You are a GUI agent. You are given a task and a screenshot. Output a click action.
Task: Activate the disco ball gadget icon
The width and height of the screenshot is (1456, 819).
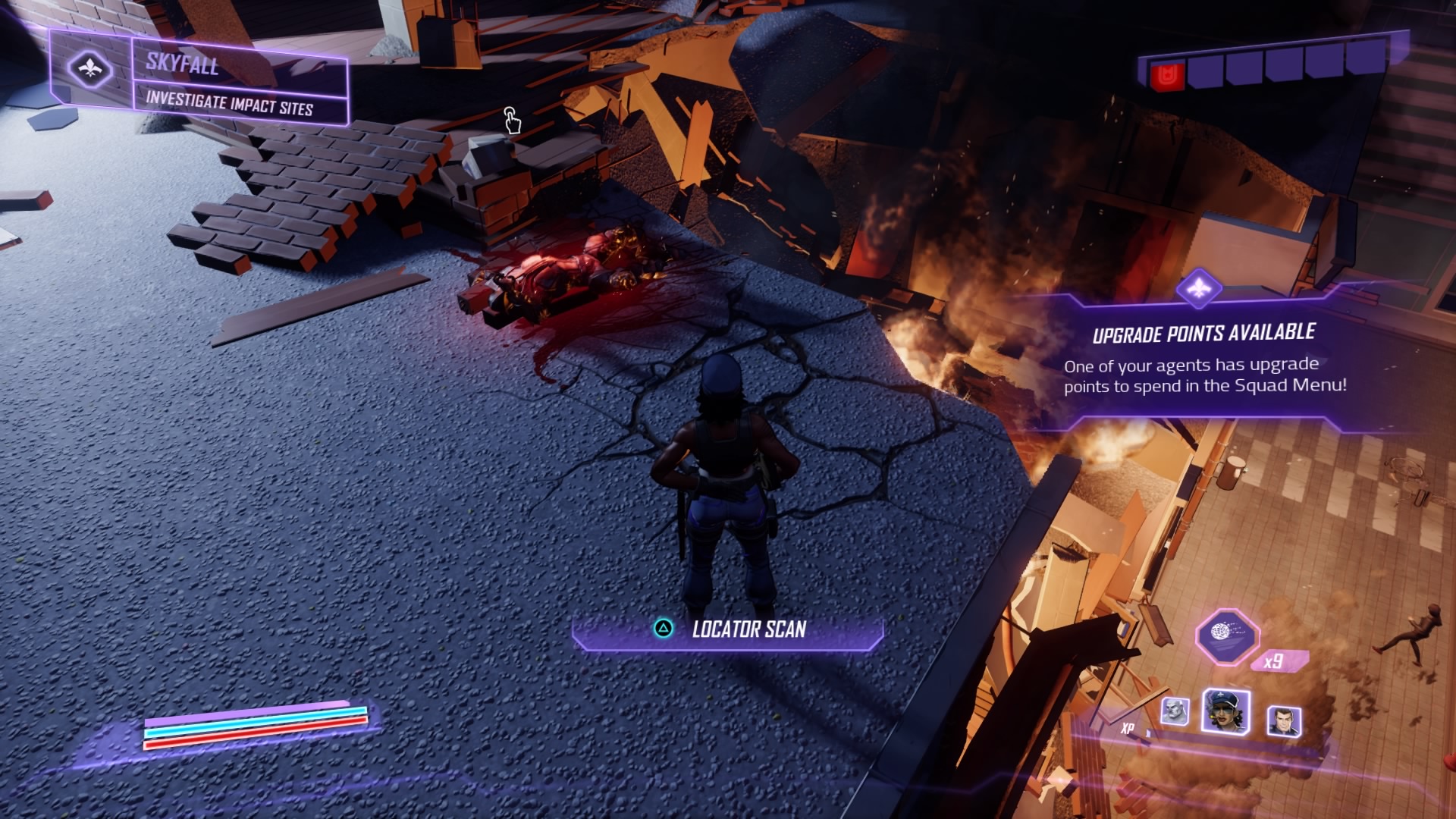point(1226,636)
